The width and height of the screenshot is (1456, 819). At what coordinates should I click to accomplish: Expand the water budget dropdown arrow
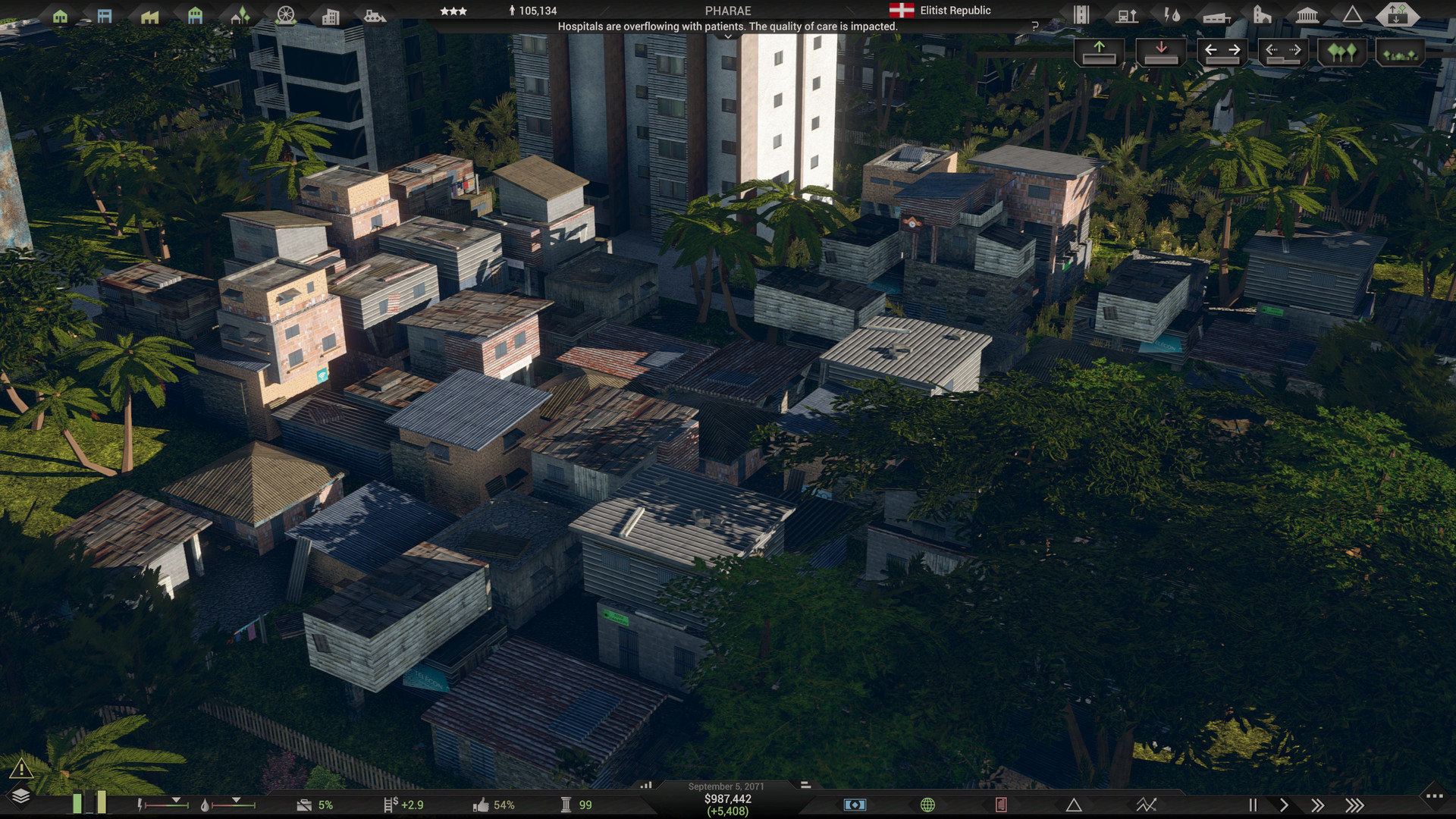[x=237, y=799]
